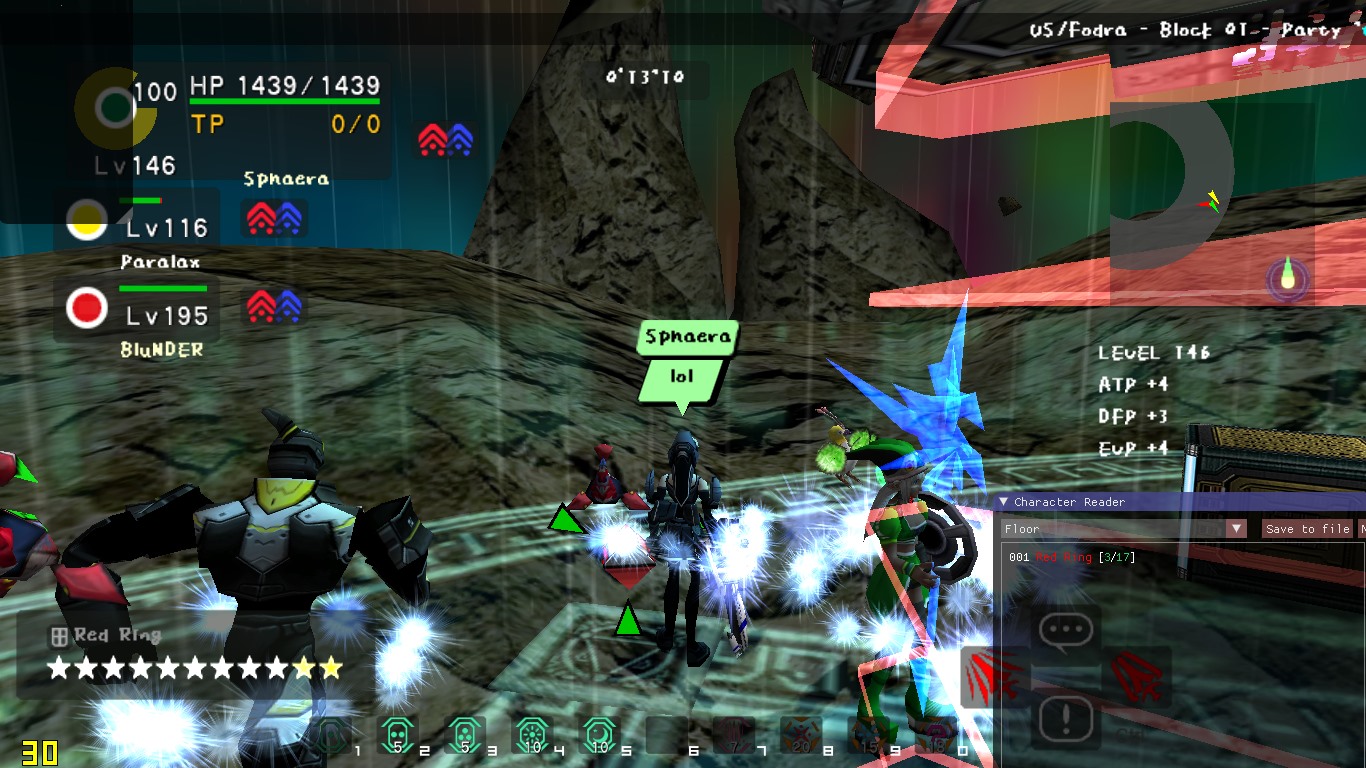Select the Red Ring entry in the list

point(1063,557)
